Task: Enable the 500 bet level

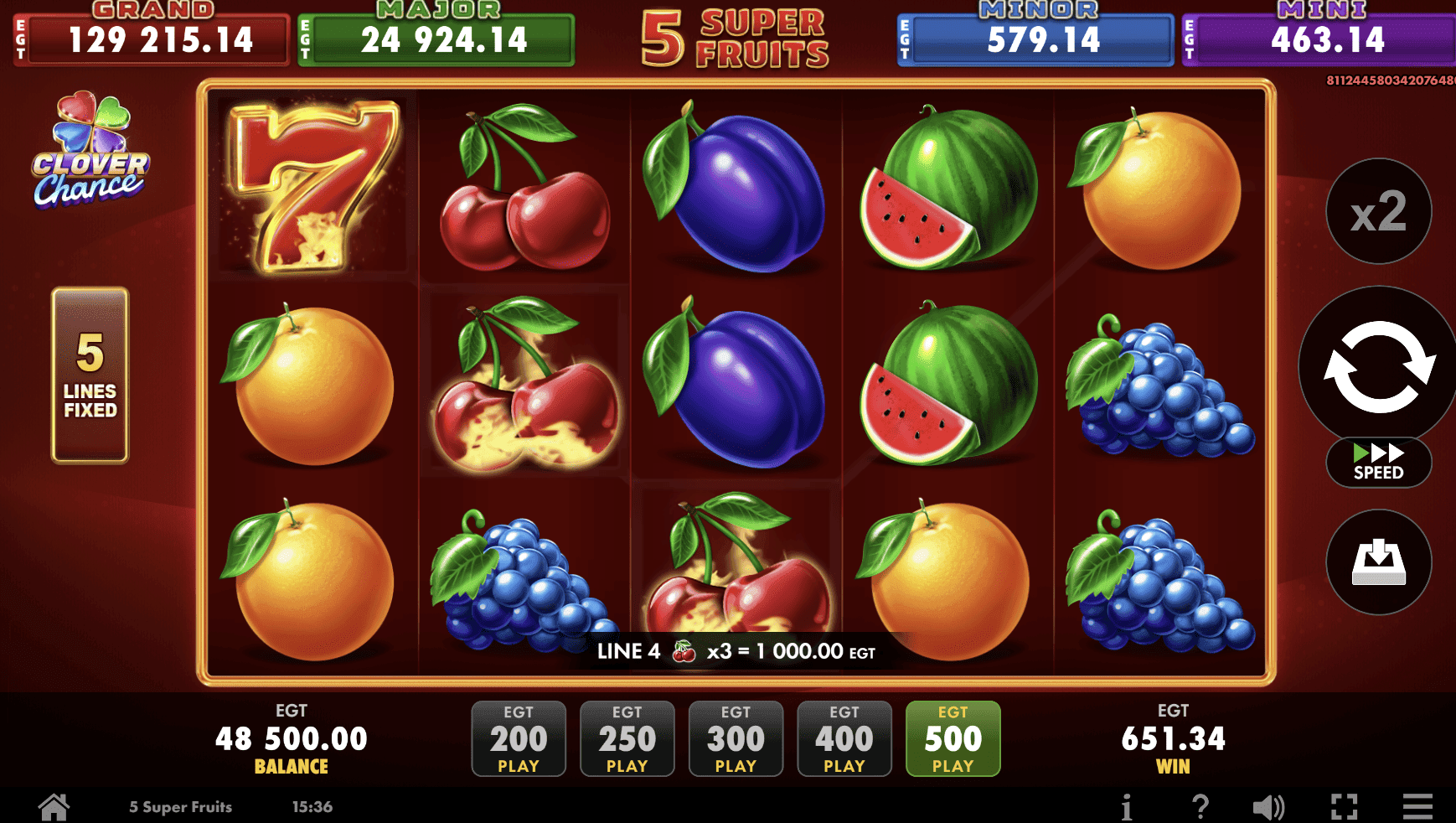Action: point(953,738)
